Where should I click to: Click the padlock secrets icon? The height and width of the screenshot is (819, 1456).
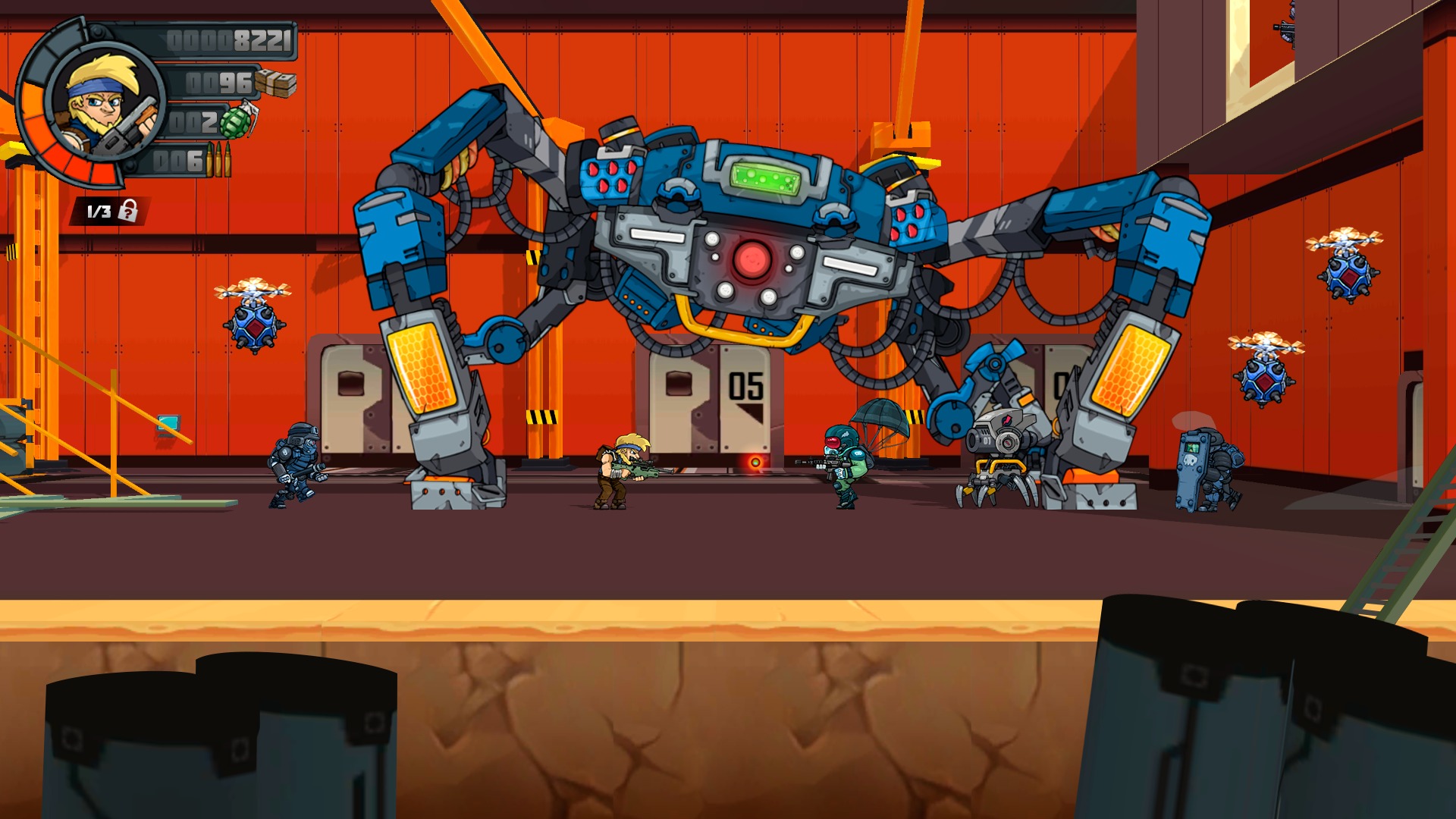129,211
